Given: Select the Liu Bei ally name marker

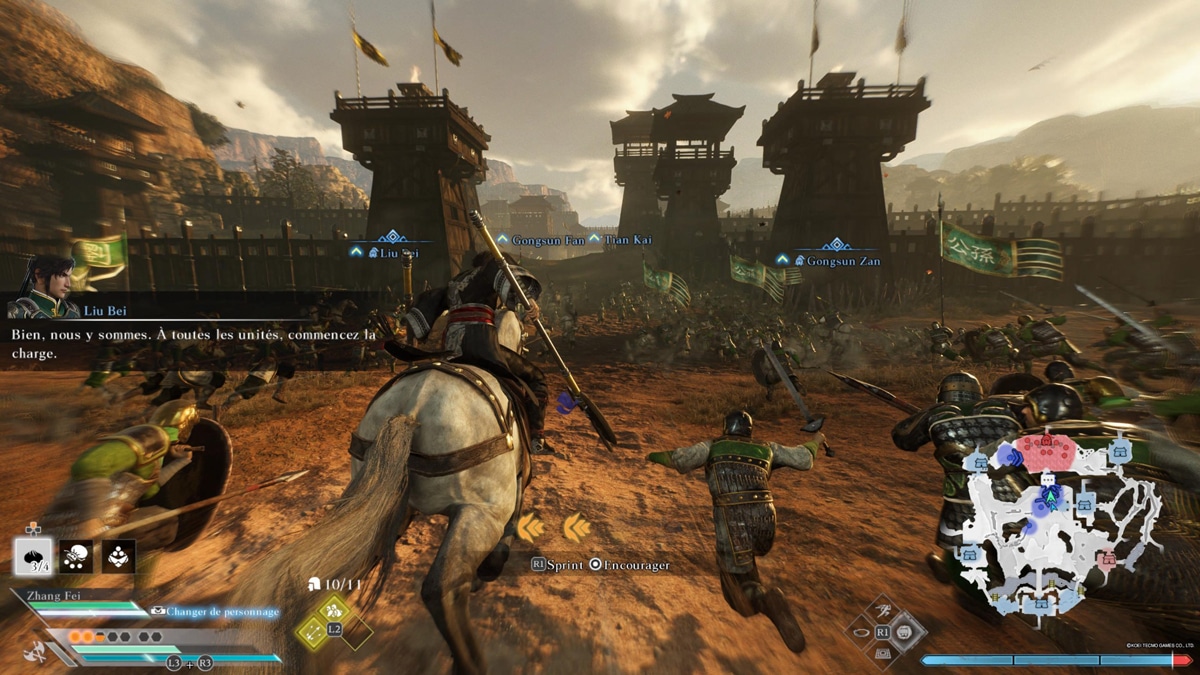Looking at the screenshot, I should click(x=392, y=253).
